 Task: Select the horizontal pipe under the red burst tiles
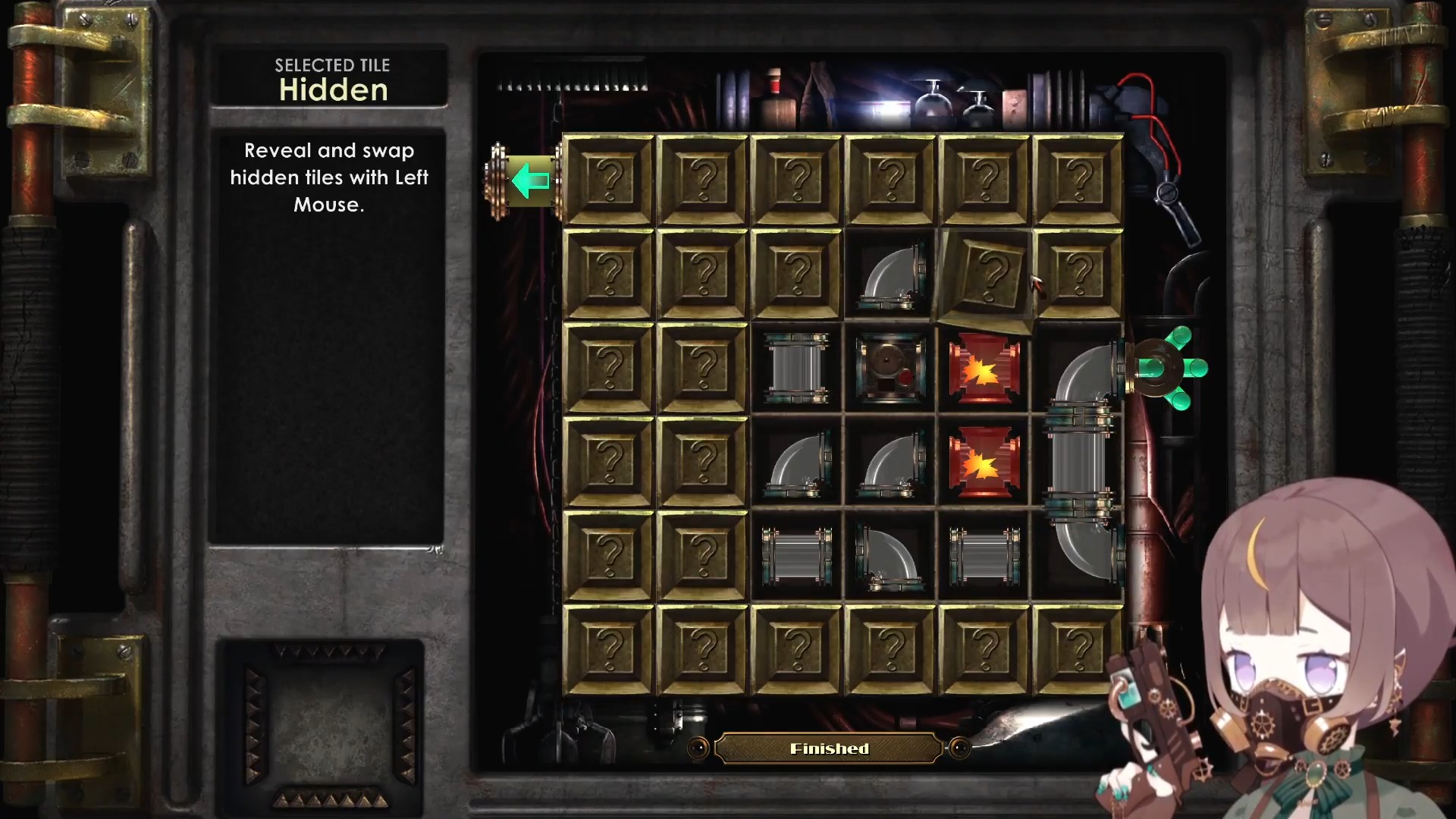click(984, 556)
